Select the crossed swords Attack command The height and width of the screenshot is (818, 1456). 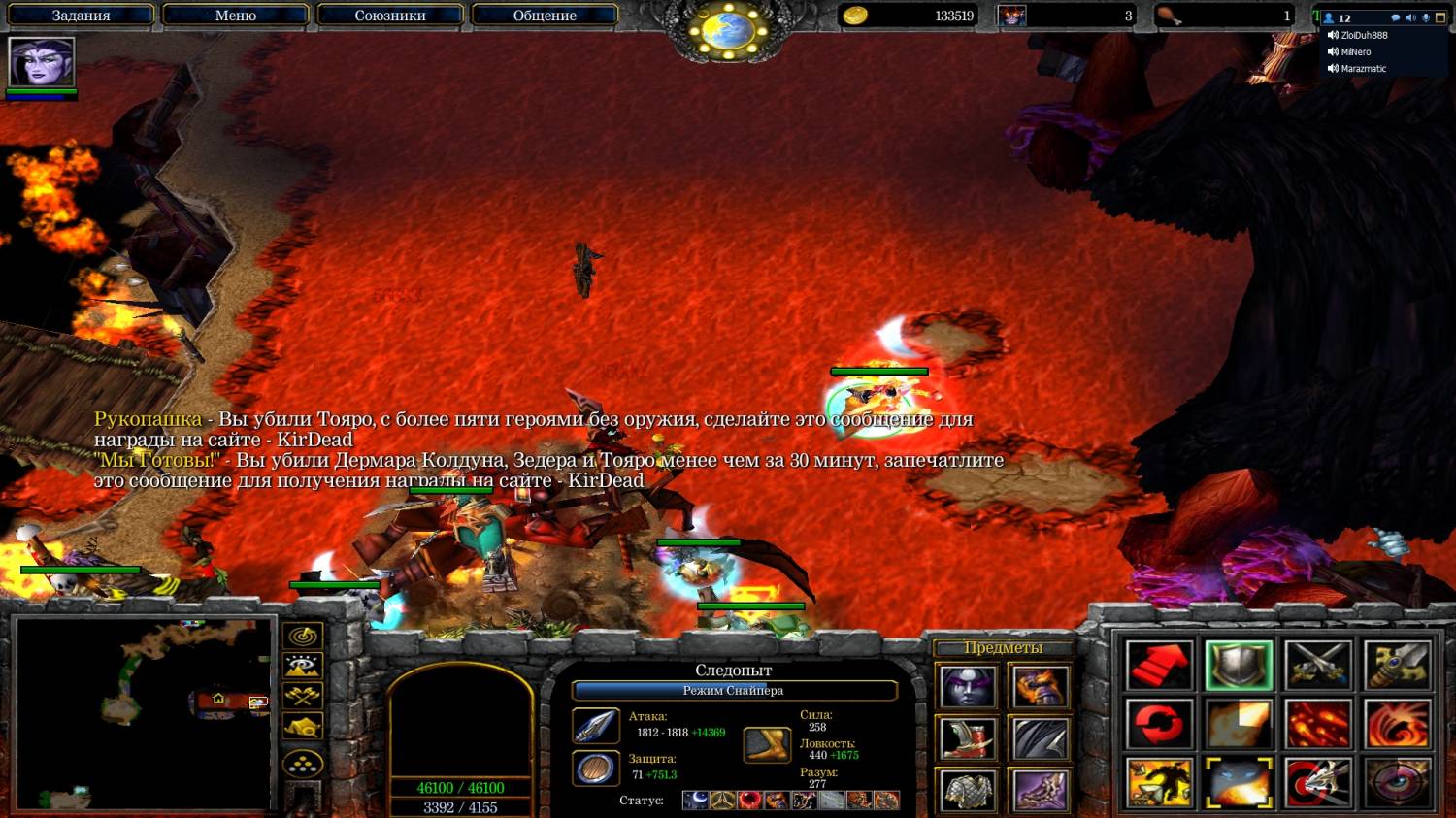pyautogui.click(x=1318, y=666)
